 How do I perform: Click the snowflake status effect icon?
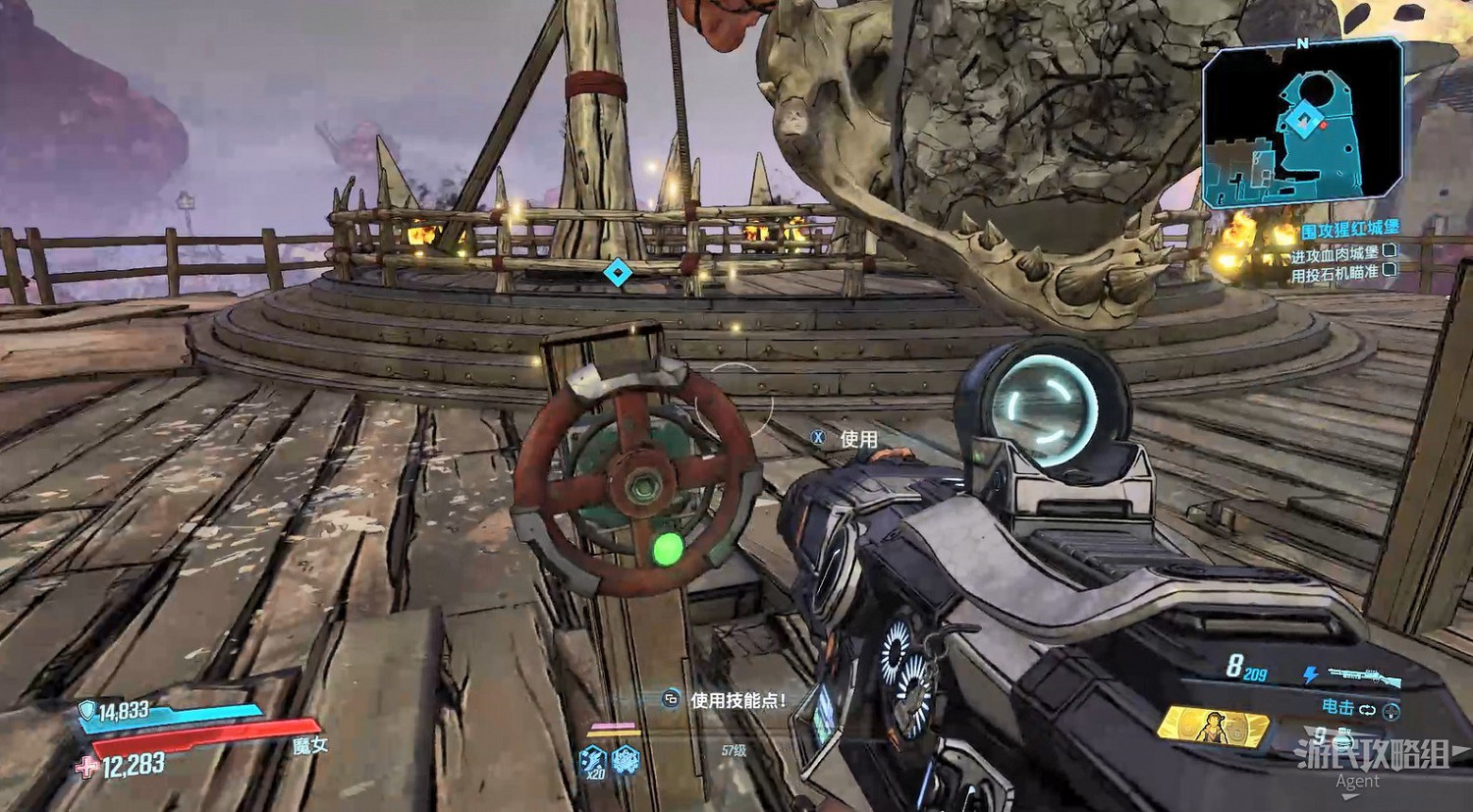tap(626, 759)
